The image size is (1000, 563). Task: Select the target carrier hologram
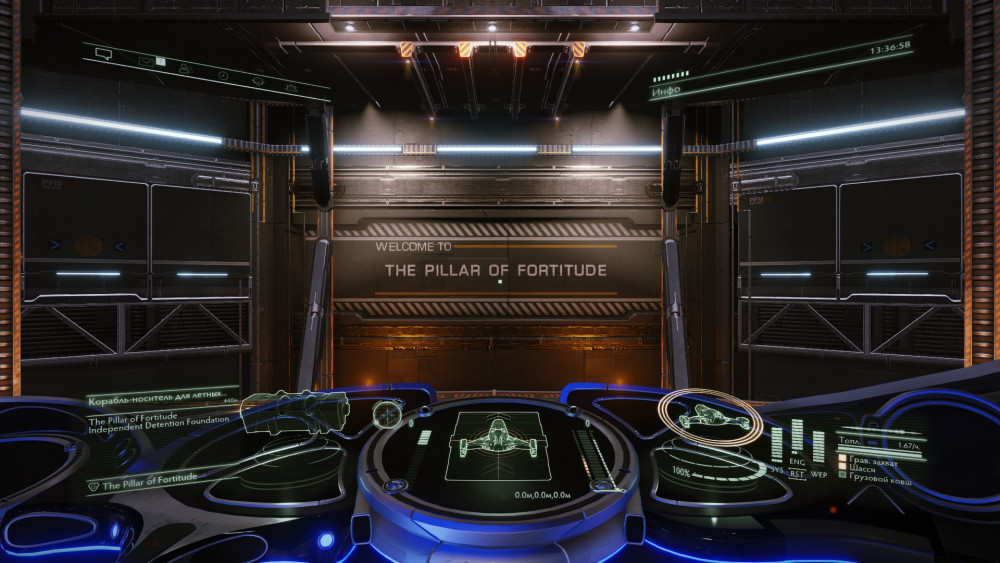[295, 411]
